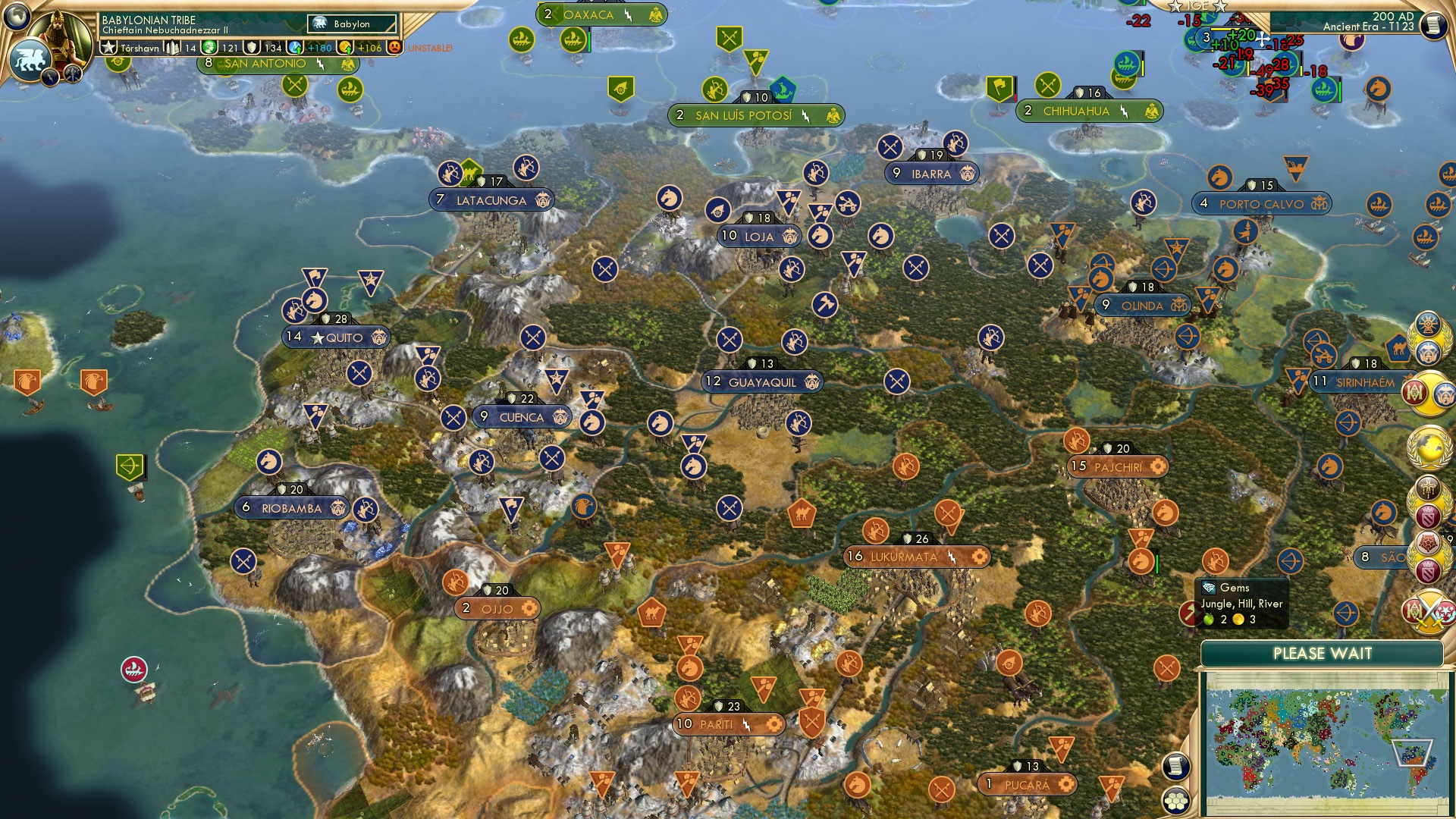Click the gold coin icon showing +106
This screenshot has width=1456, height=819.
pos(347,48)
